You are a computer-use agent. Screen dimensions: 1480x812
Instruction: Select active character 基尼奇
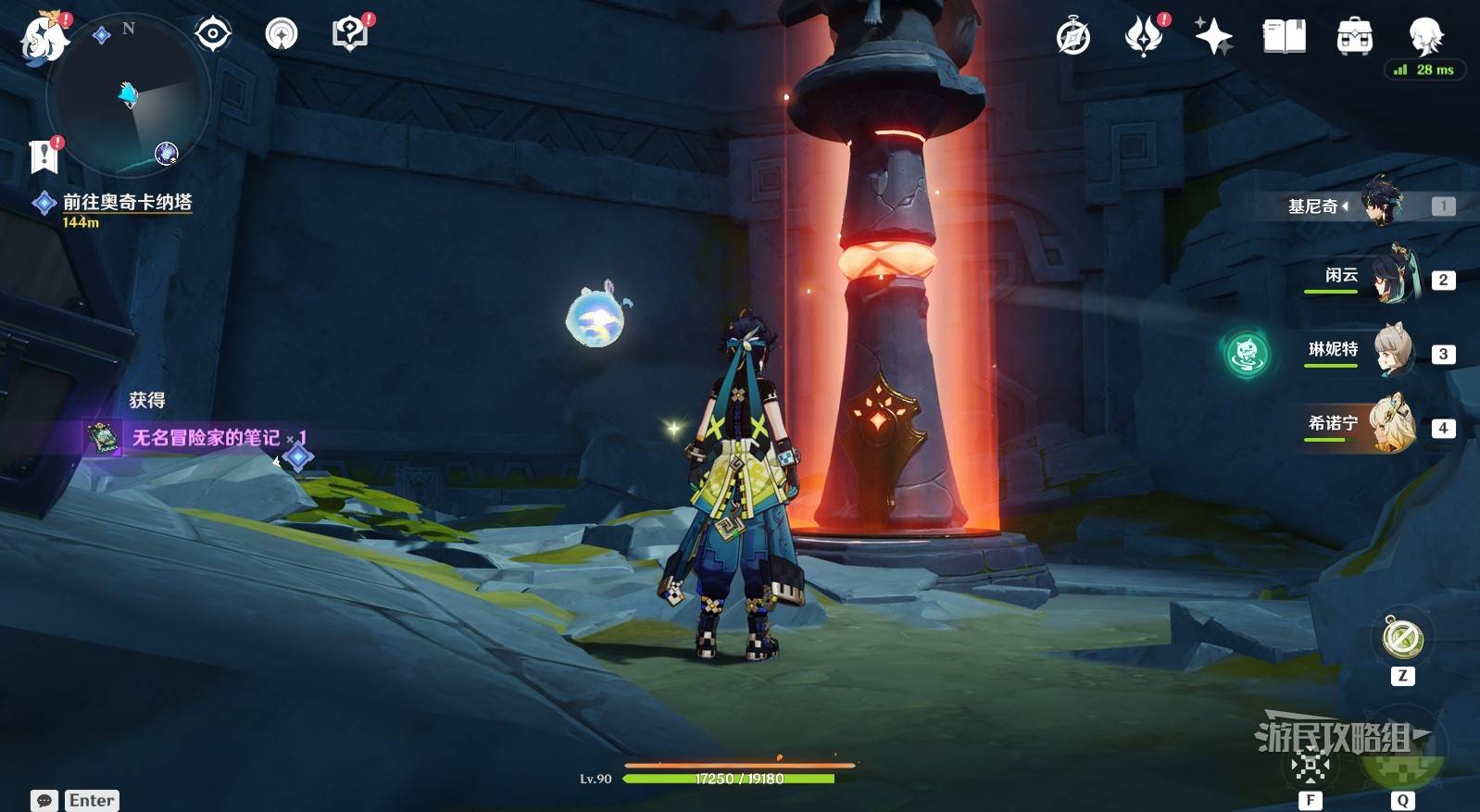pyautogui.click(x=1380, y=204)
